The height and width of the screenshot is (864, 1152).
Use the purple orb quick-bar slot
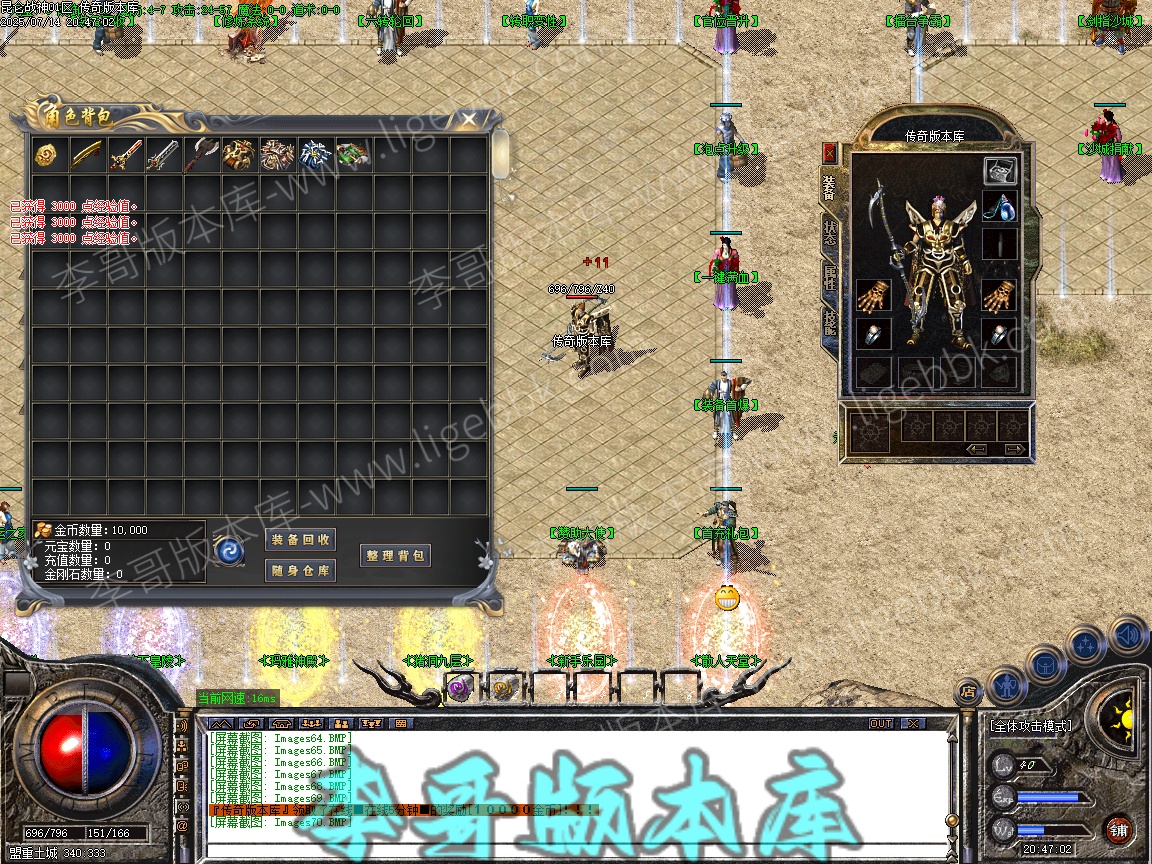pos(459,687)
